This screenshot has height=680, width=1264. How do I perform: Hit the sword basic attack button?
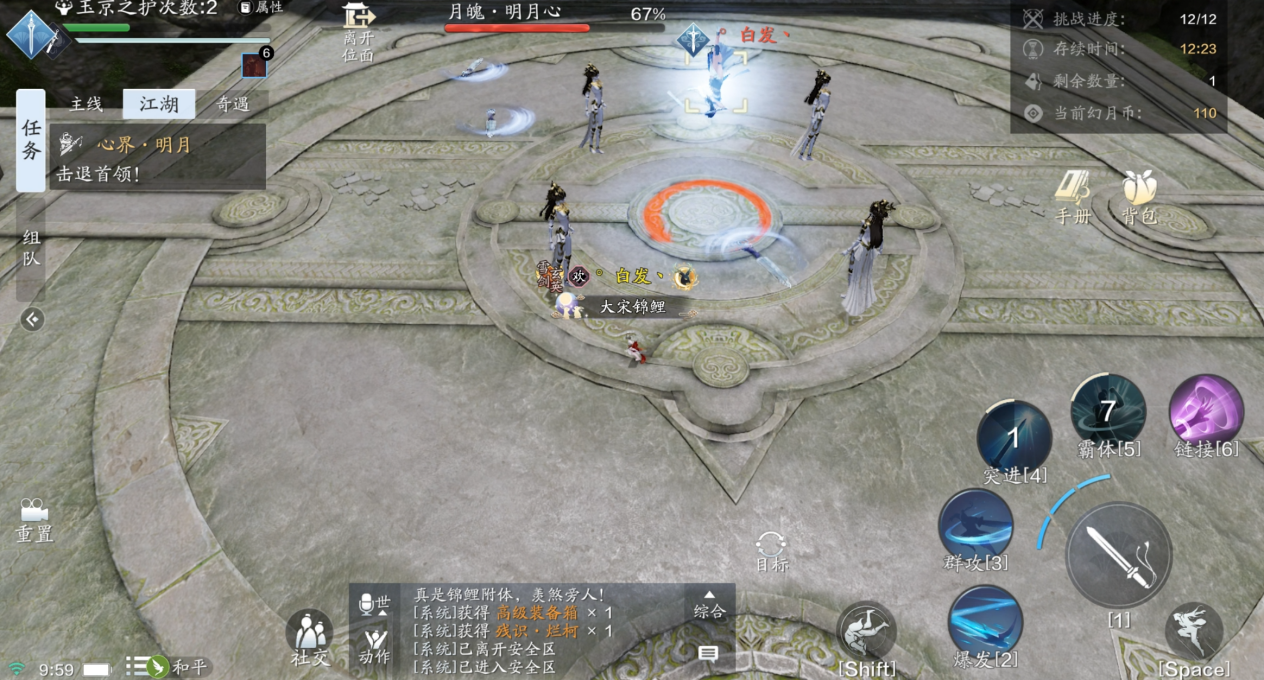[1118, 555]
